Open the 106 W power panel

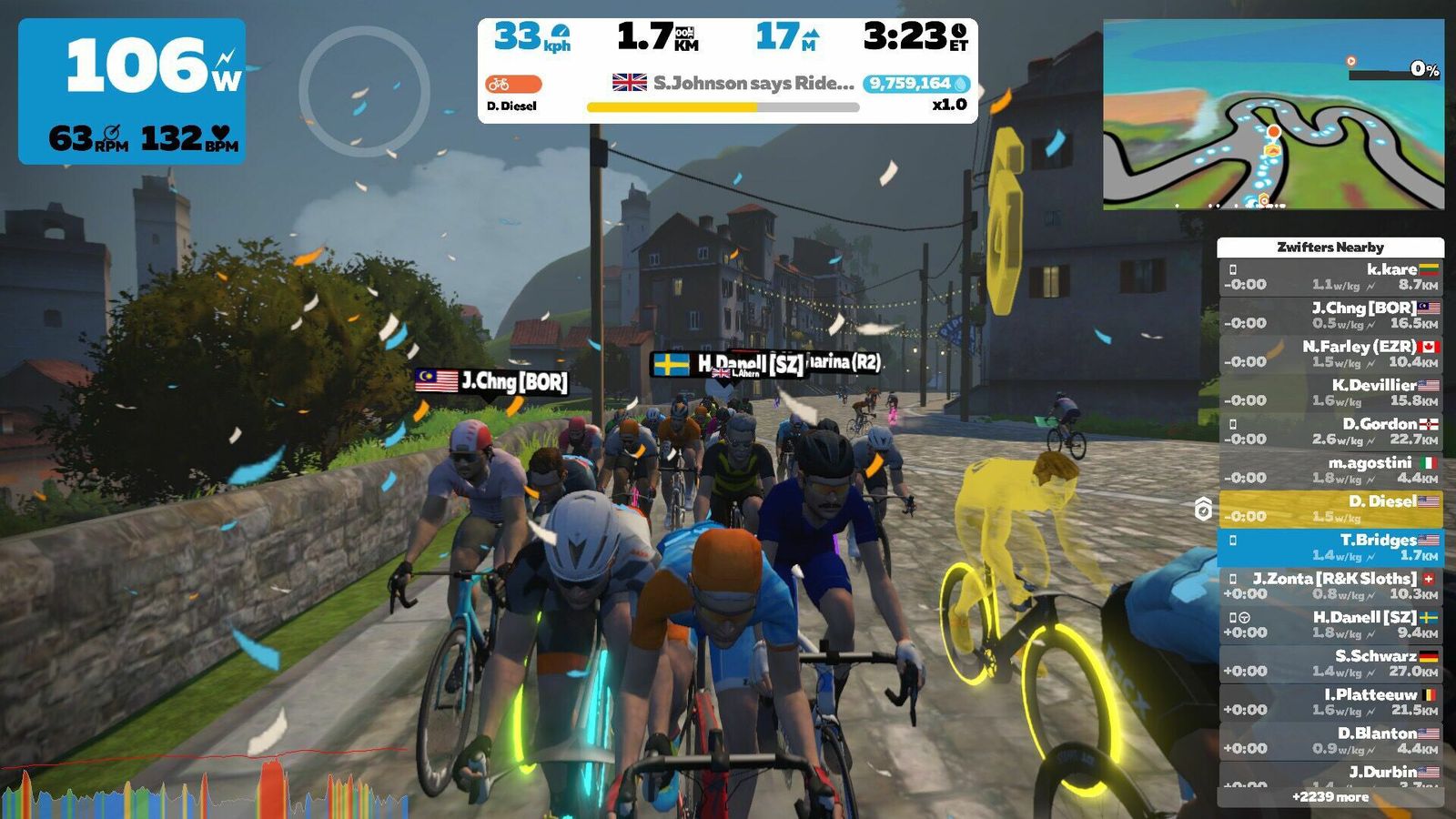click(x=132, y=91)
